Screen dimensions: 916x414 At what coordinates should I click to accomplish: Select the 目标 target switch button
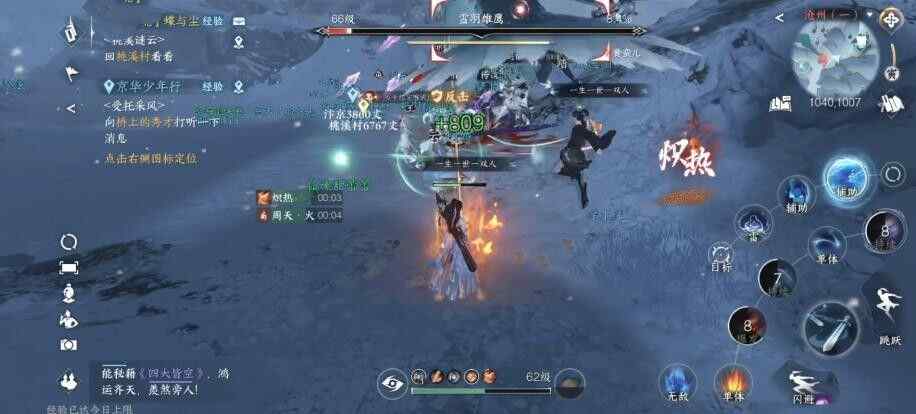(x=720, y=256)
